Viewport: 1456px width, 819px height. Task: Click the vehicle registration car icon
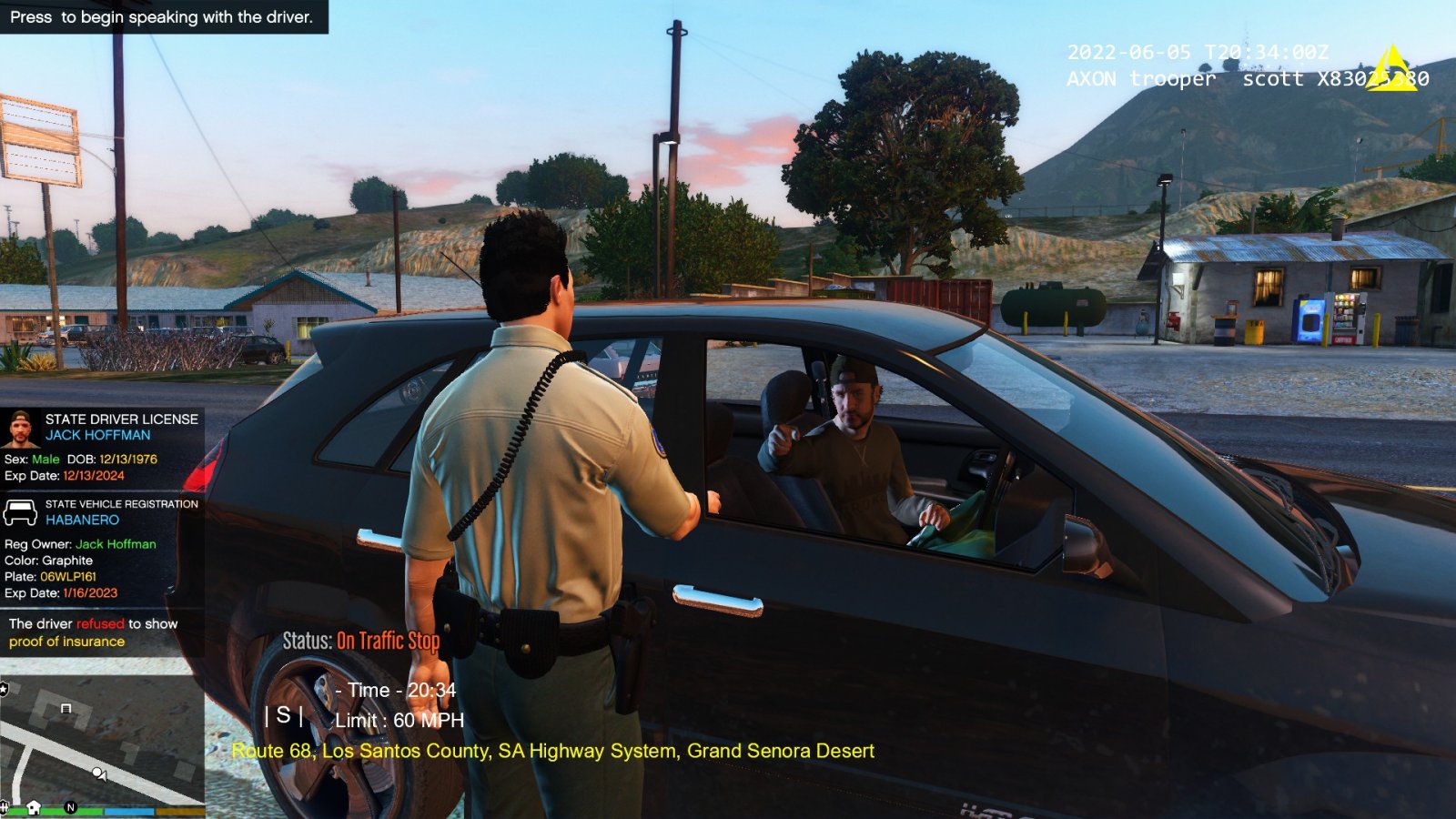pyautogui.click(x=20, y=512)
